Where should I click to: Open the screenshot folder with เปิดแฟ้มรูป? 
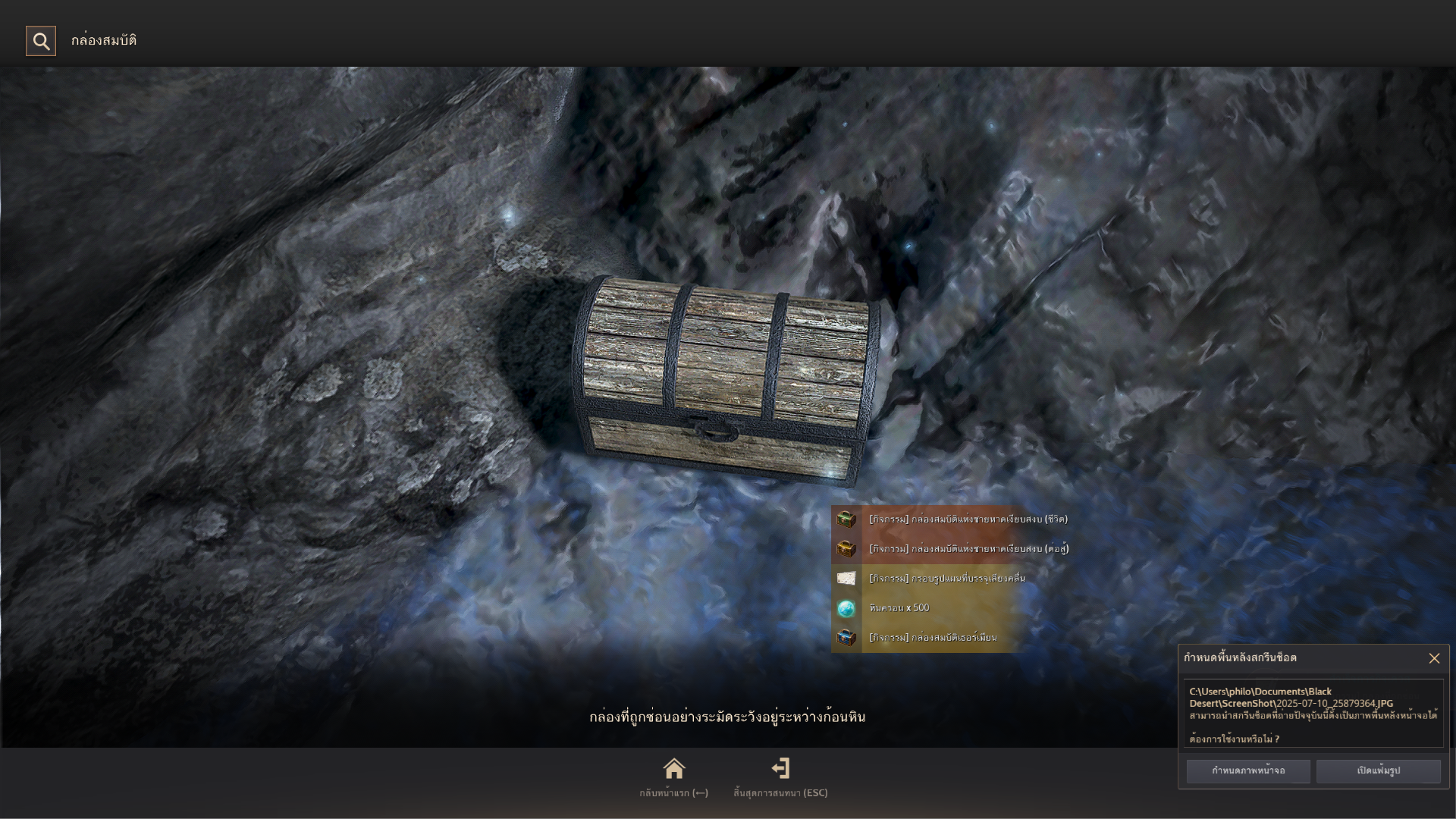click(x=1378, y=770)
